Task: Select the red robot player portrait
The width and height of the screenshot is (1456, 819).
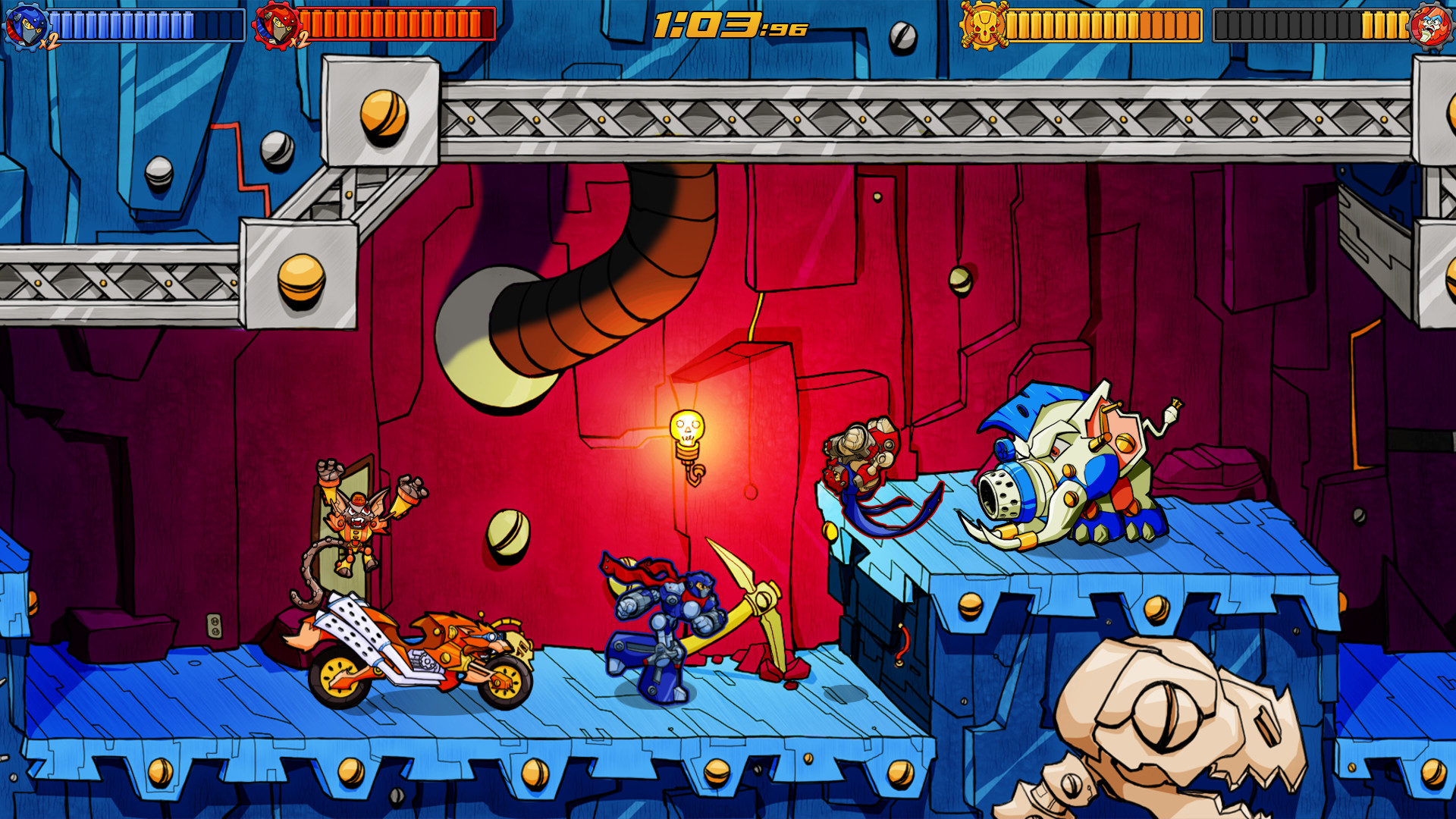Action: click(275, 26)
